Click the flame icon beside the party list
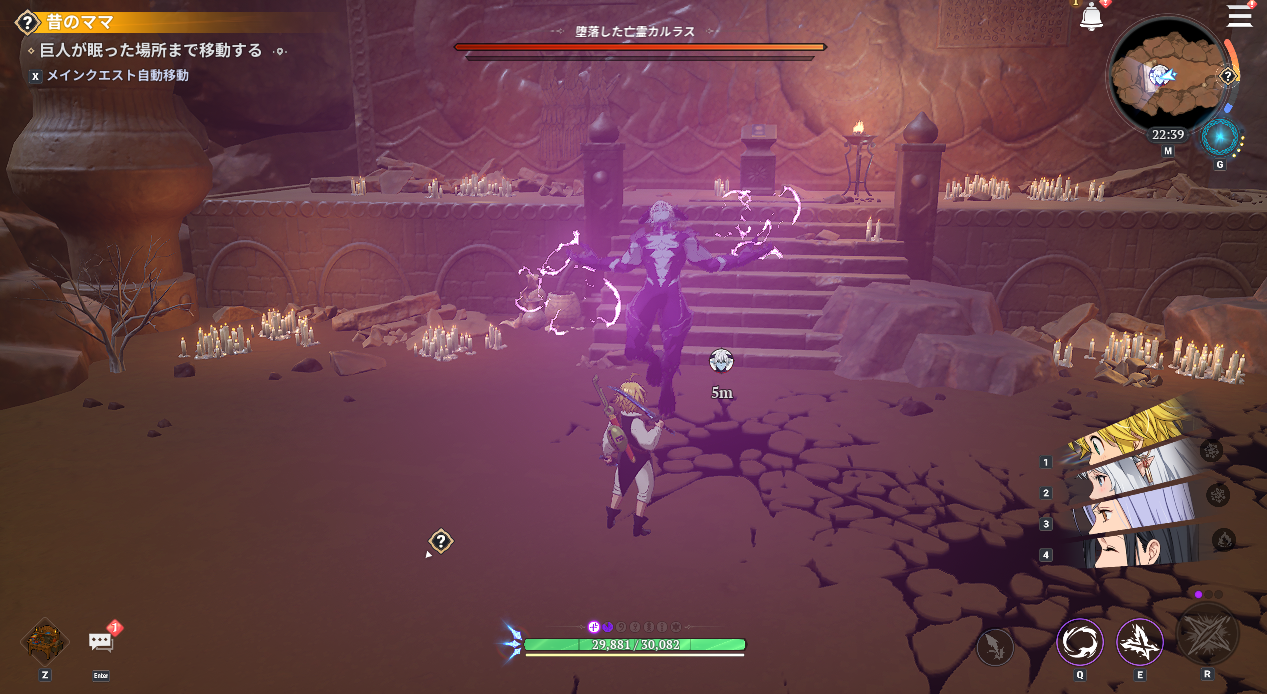 coord(1223,541)
